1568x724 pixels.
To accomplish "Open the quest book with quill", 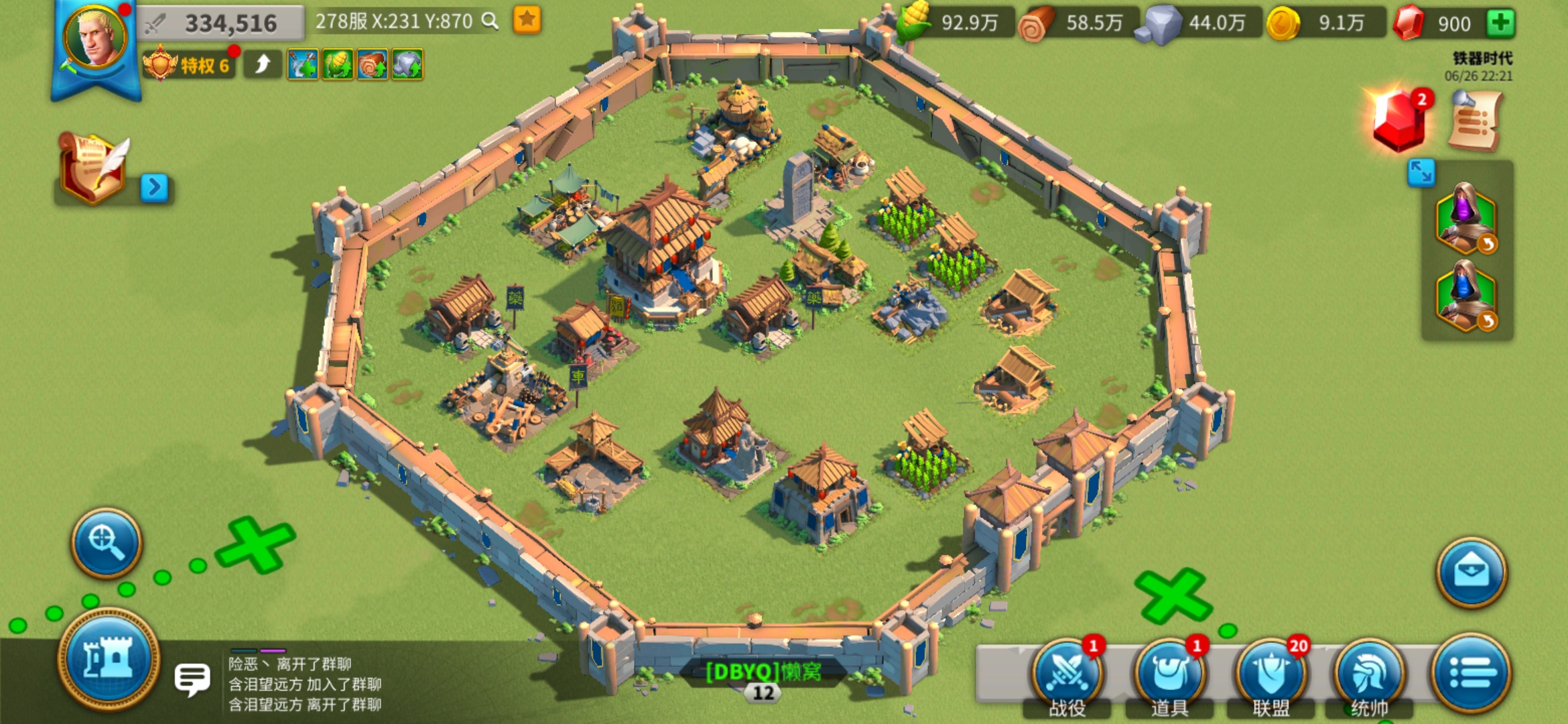I will pos(92,168).
